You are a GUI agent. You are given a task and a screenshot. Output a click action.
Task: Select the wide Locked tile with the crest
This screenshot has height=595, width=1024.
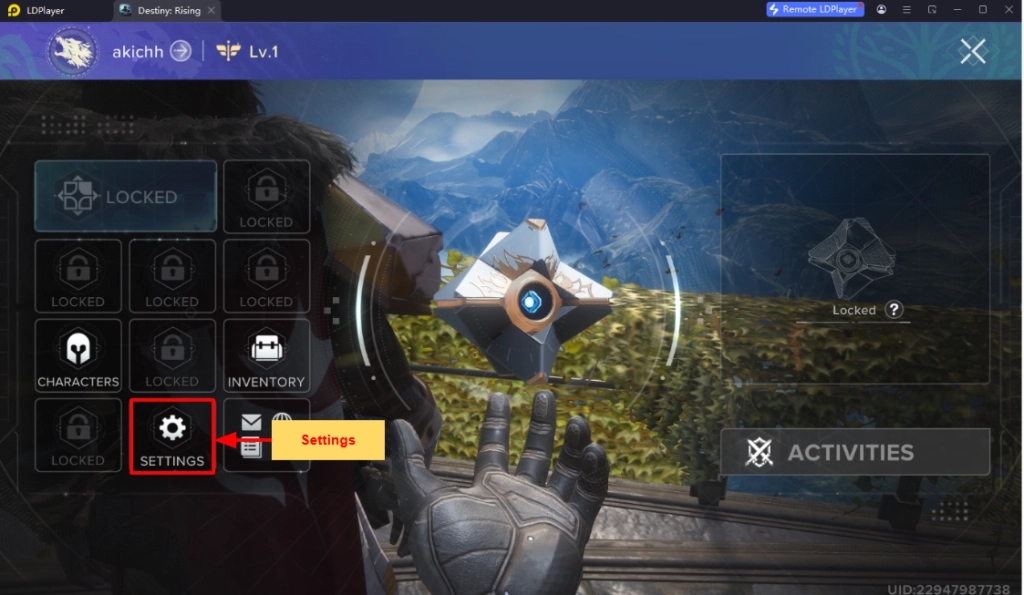pos(126,197)
